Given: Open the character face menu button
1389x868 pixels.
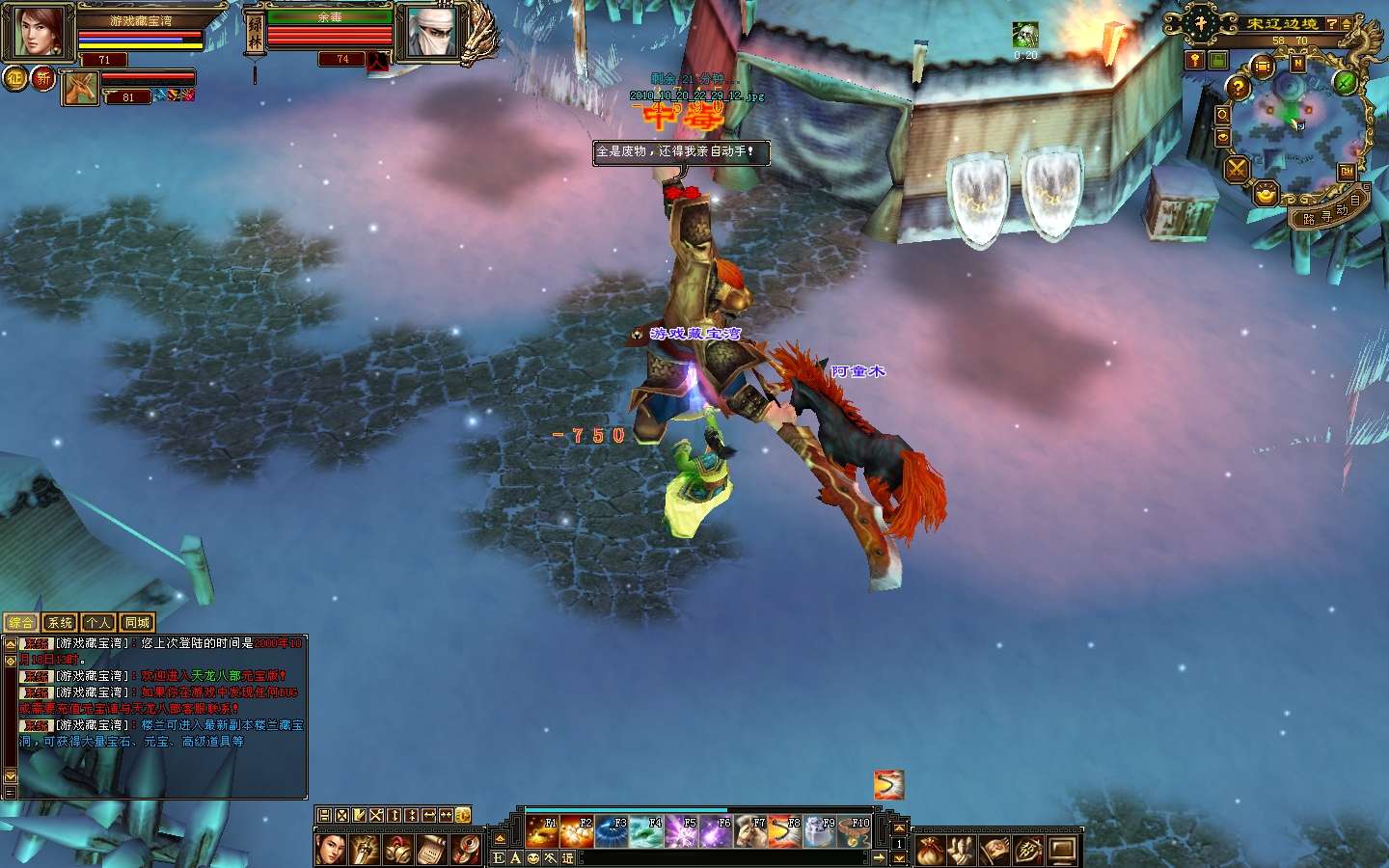Looking at the screenshot, I should [331, 850].
